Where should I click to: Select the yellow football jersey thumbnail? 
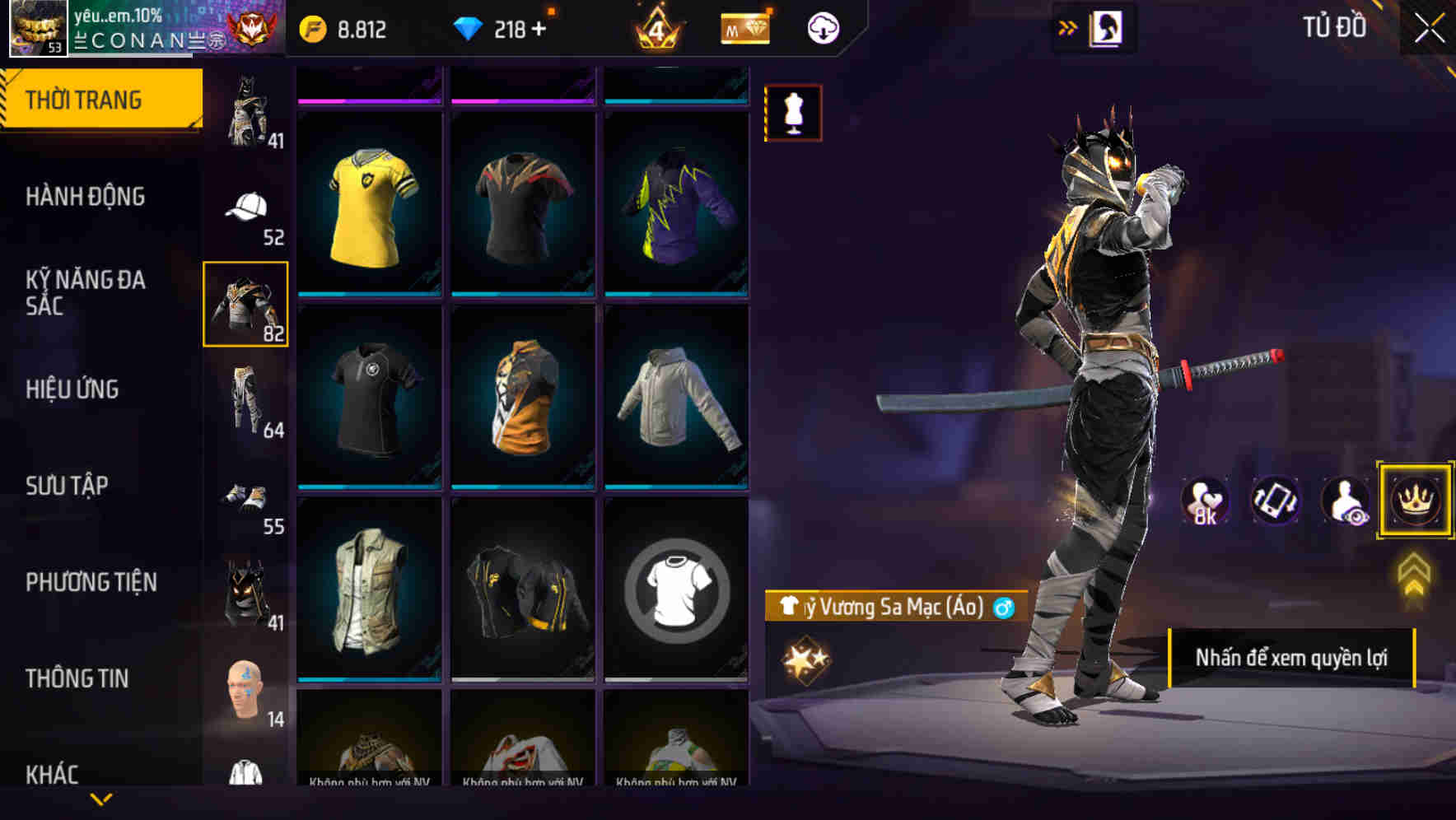point(369,203)
